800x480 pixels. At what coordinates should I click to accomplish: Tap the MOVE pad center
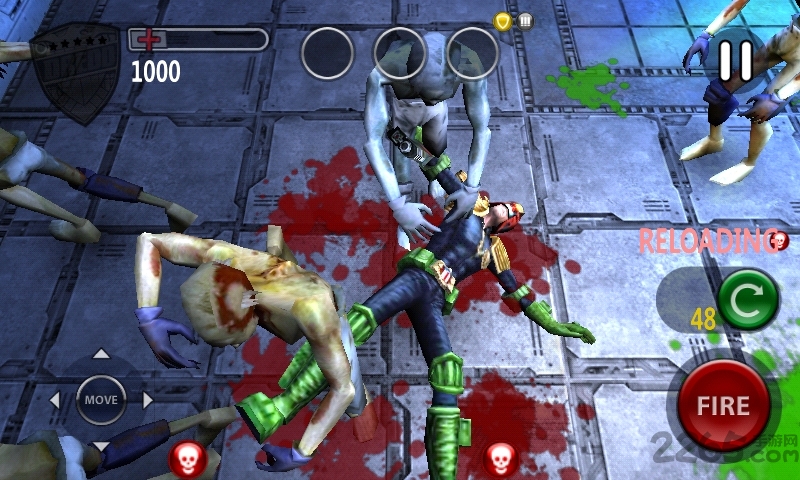pyautogui.click(x=101, y=399)
